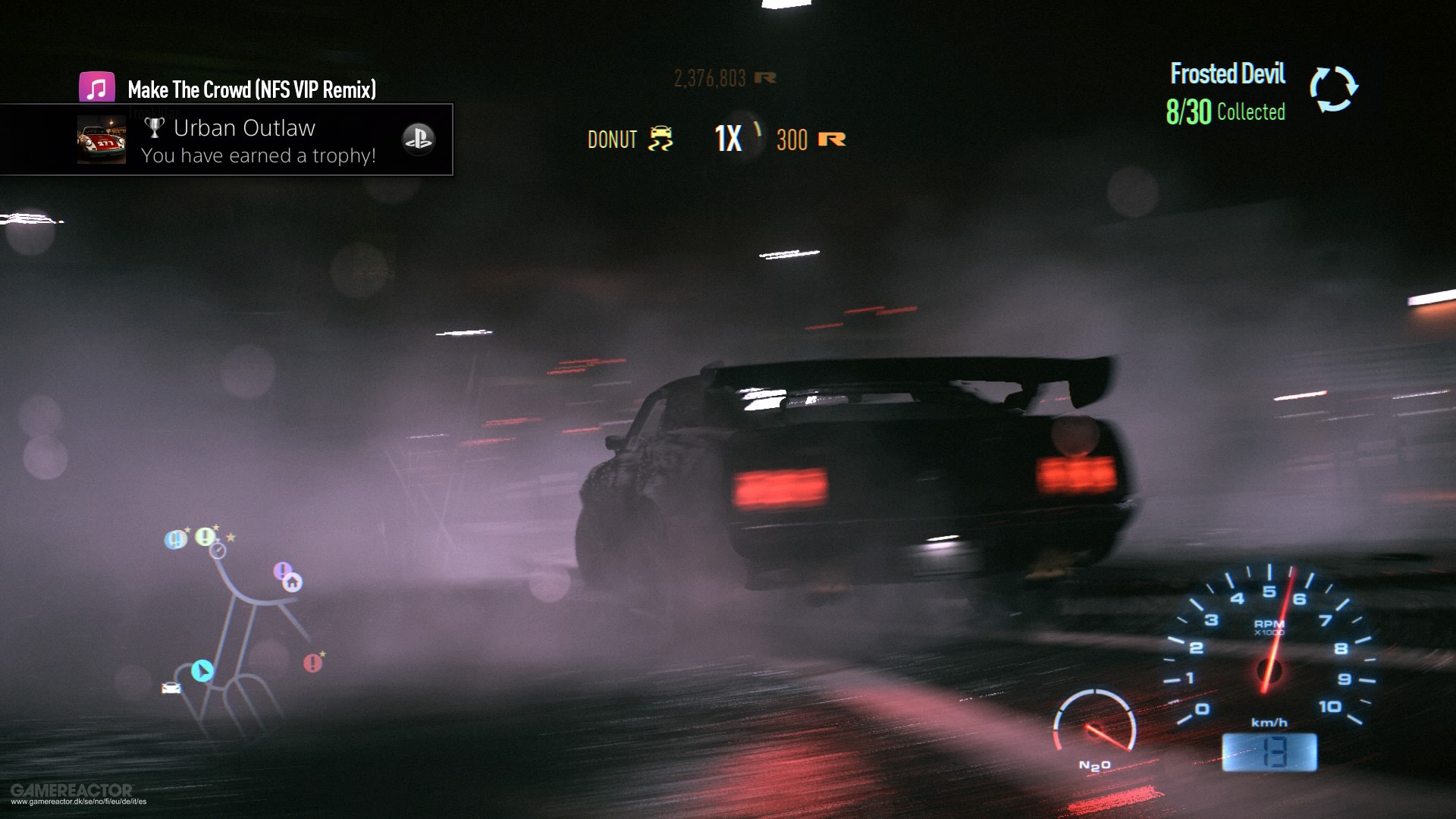
Task: Click the 'R' icon beside 2,376,803
Action: click(x=766, y=77)
